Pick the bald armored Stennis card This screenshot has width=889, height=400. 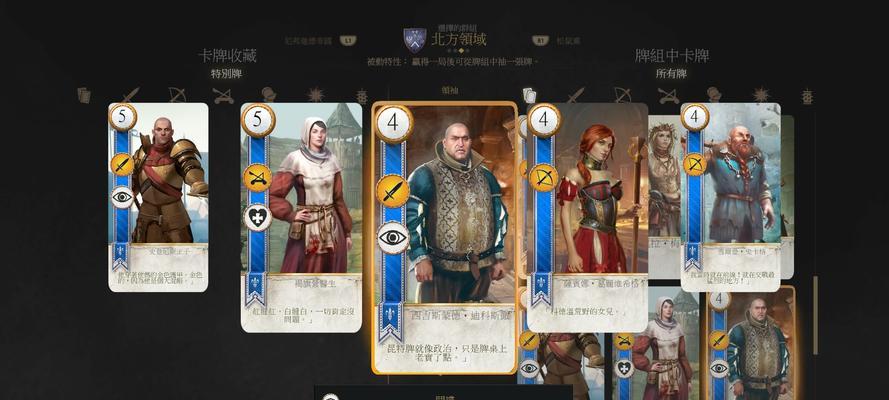click(159, 195)
